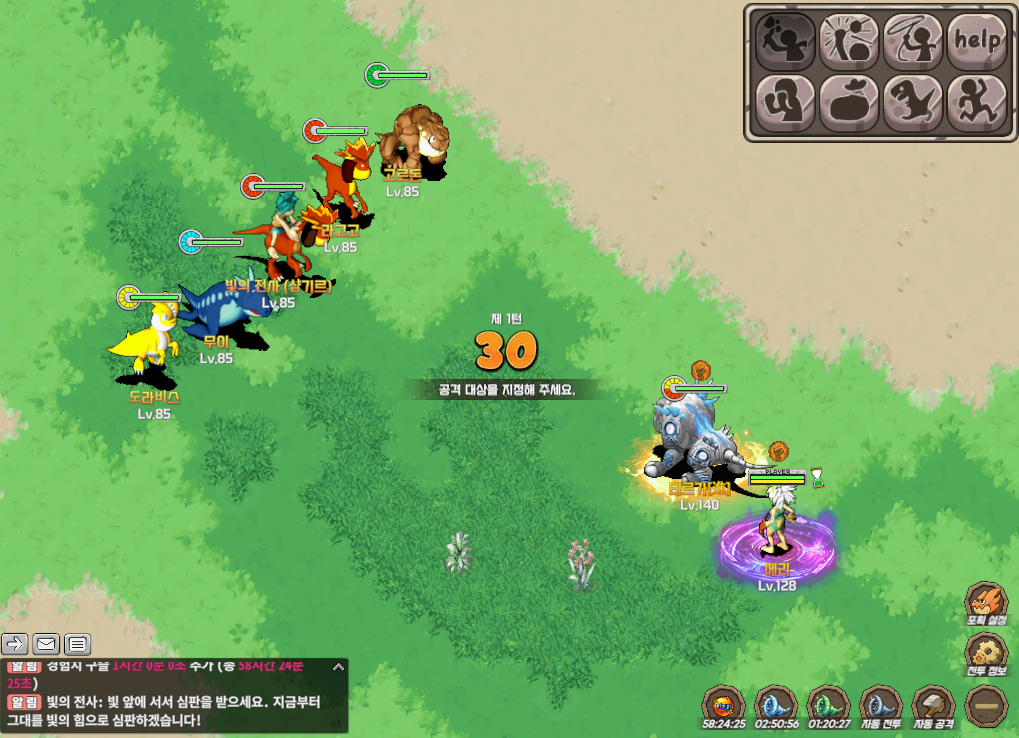Click the arrow button above the chat
1019x738 pixels.
15,643
